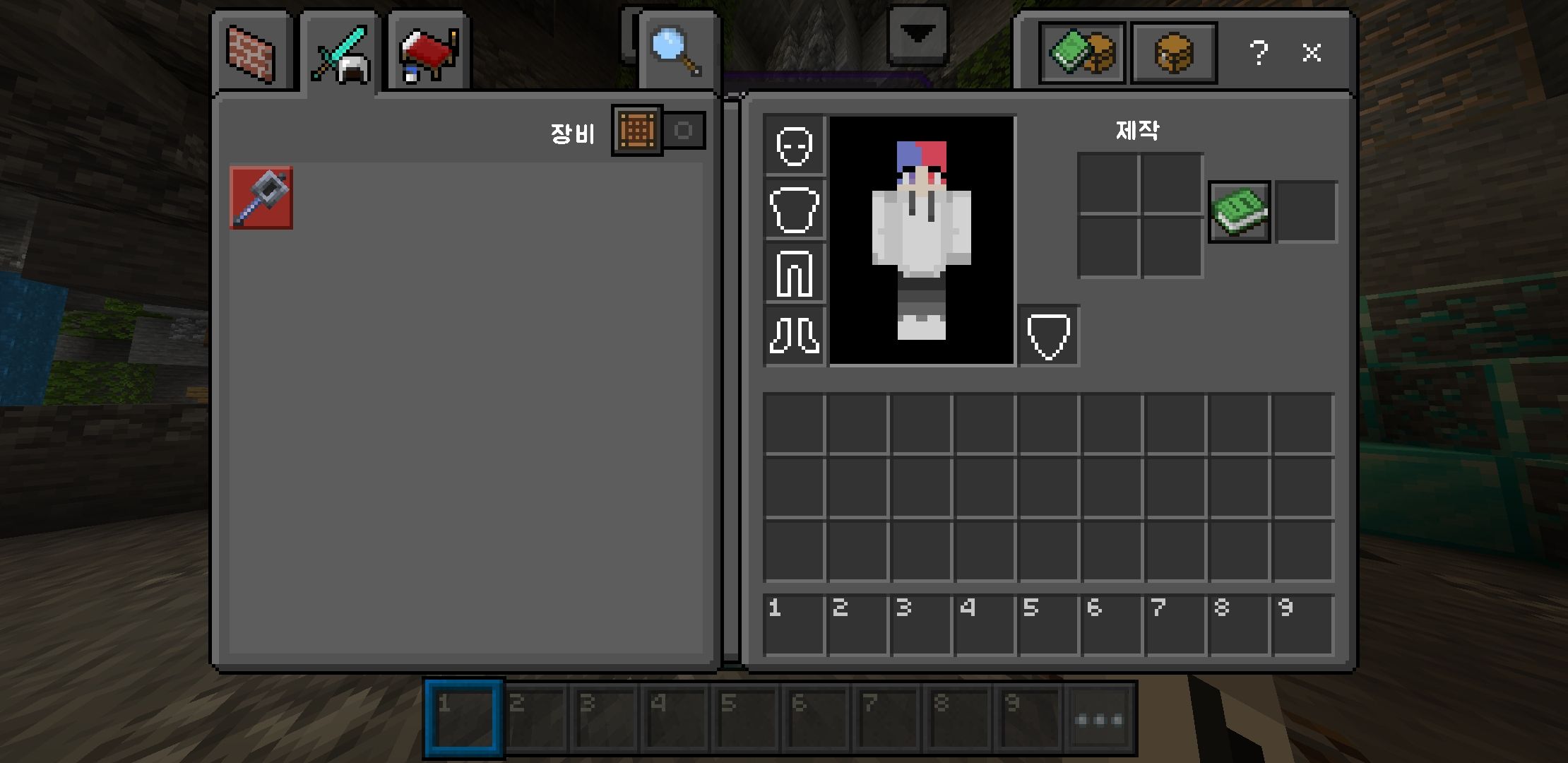
Task: Switch to the chest-only inventory layout
Action: 1173,53
